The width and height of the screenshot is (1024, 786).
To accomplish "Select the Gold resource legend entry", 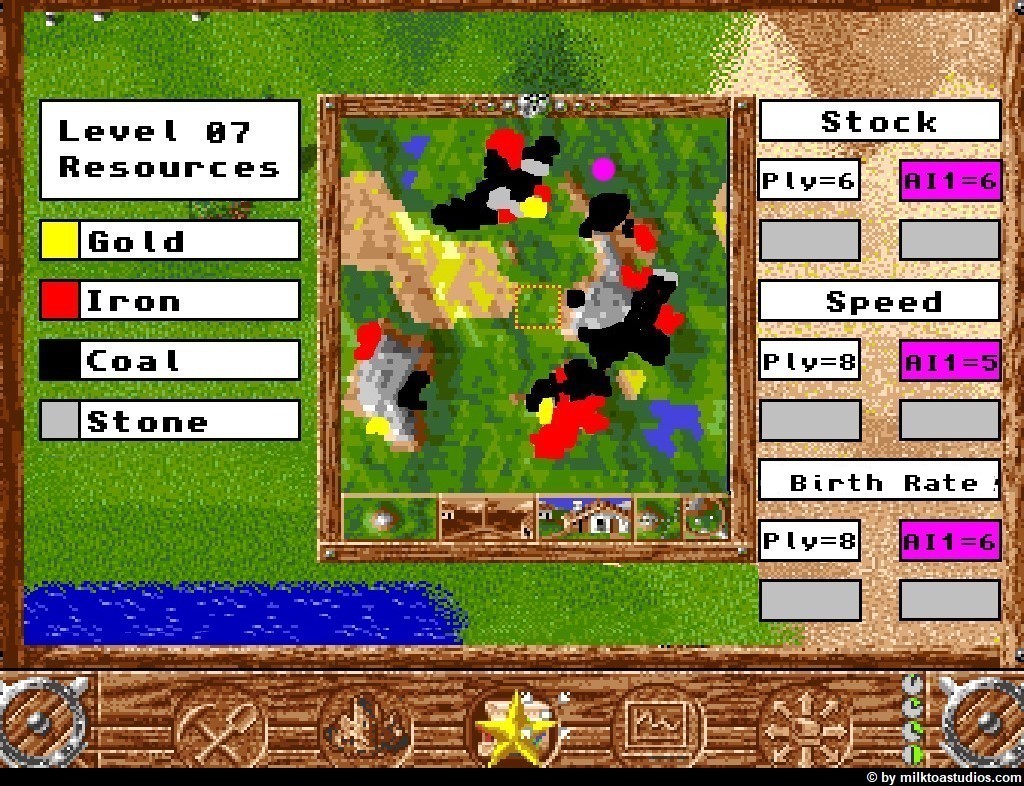I will point(169,240).
